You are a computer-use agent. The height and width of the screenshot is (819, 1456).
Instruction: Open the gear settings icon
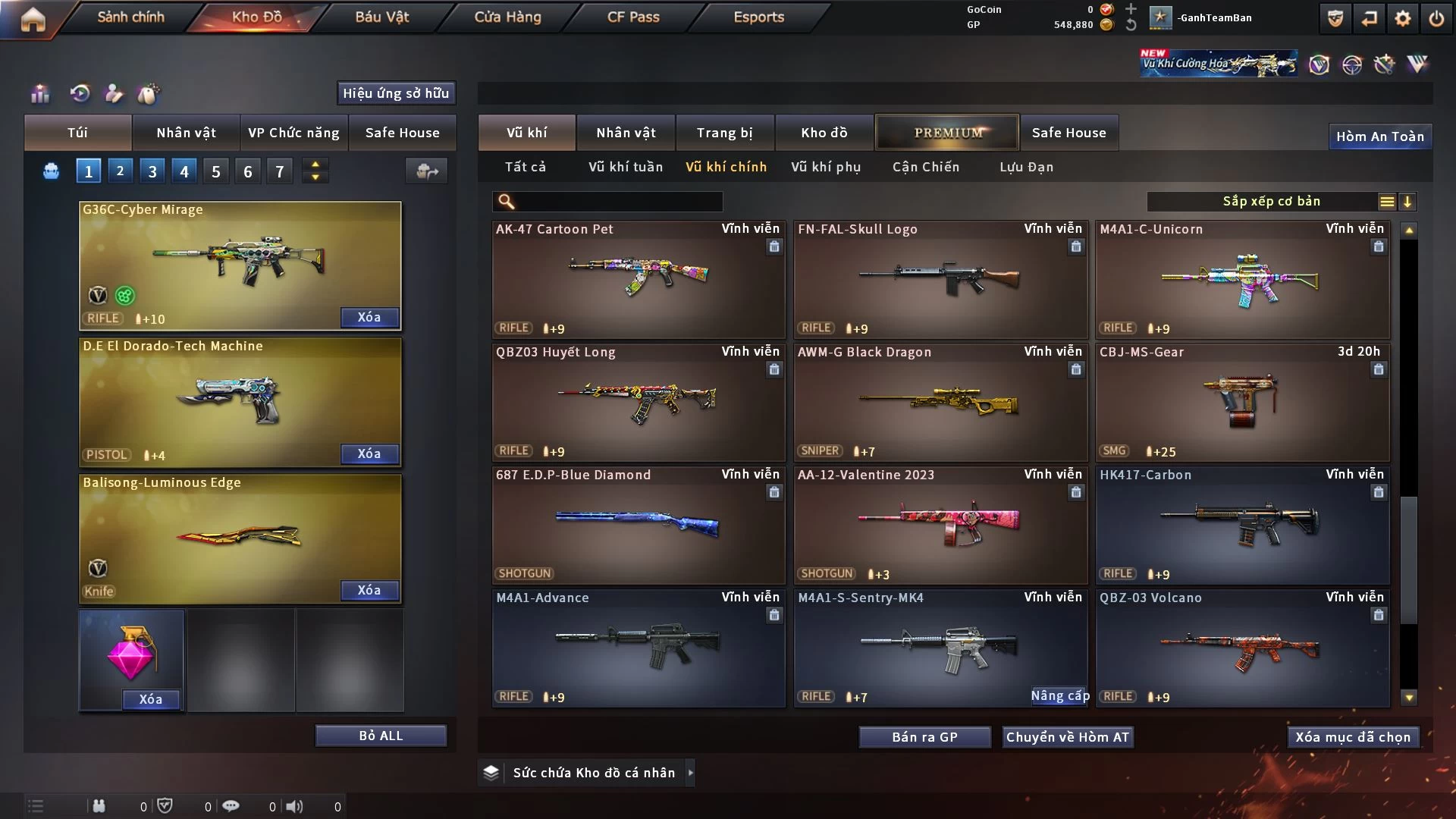1403,18
